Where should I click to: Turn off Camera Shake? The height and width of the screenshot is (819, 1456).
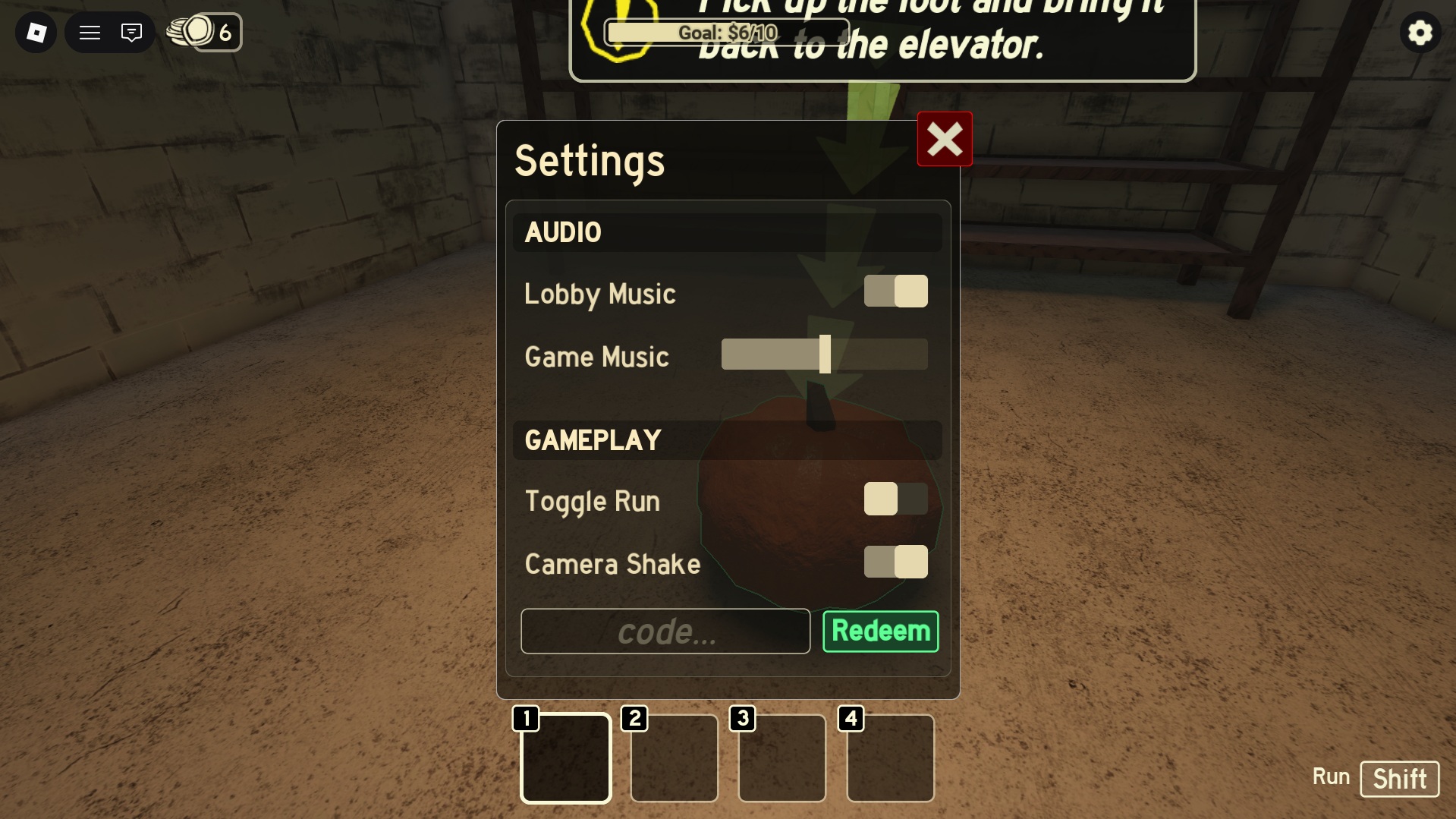(896, 562)
